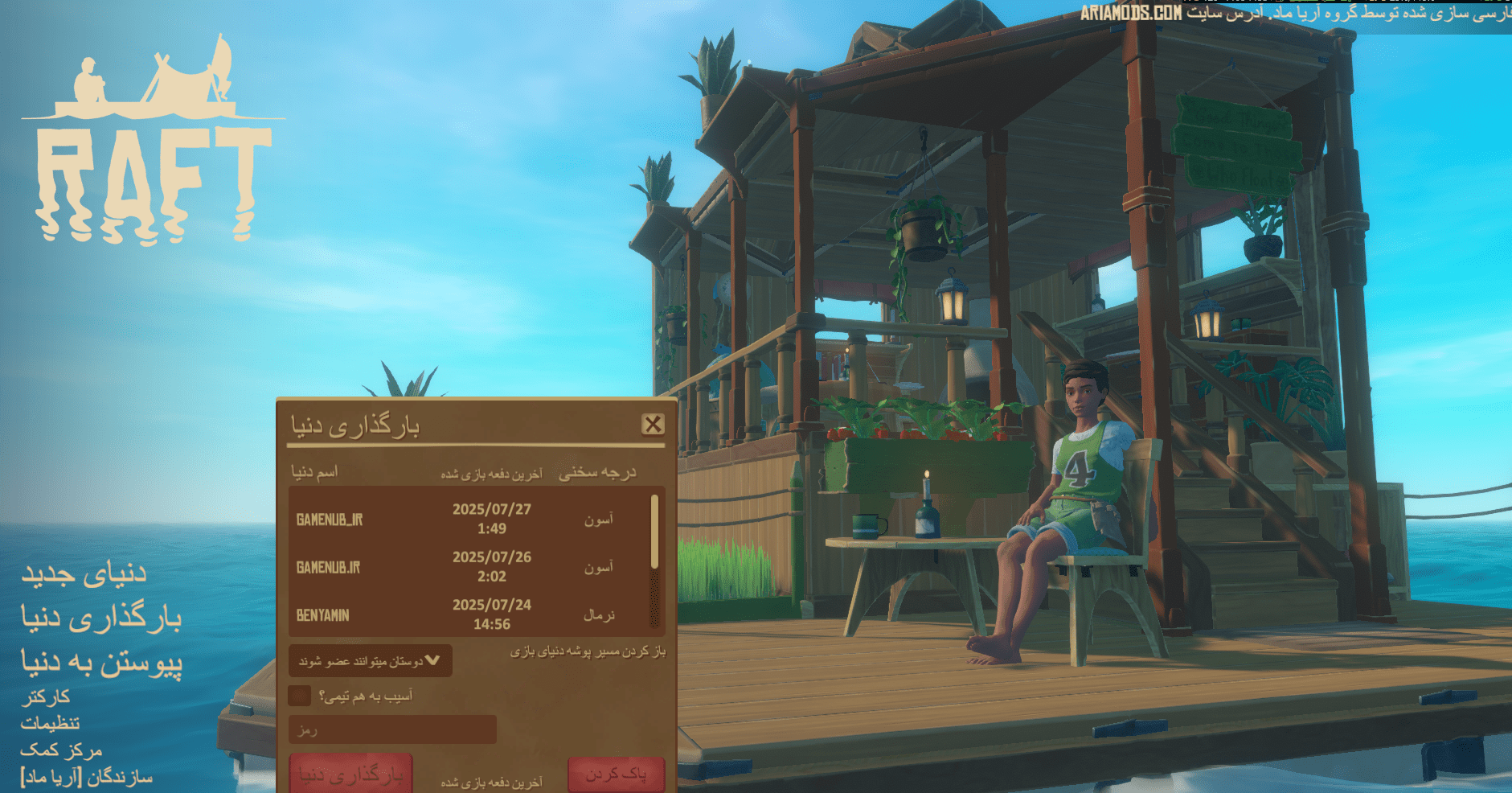Click the password (رمز) input field

click(x=392, y=729)
